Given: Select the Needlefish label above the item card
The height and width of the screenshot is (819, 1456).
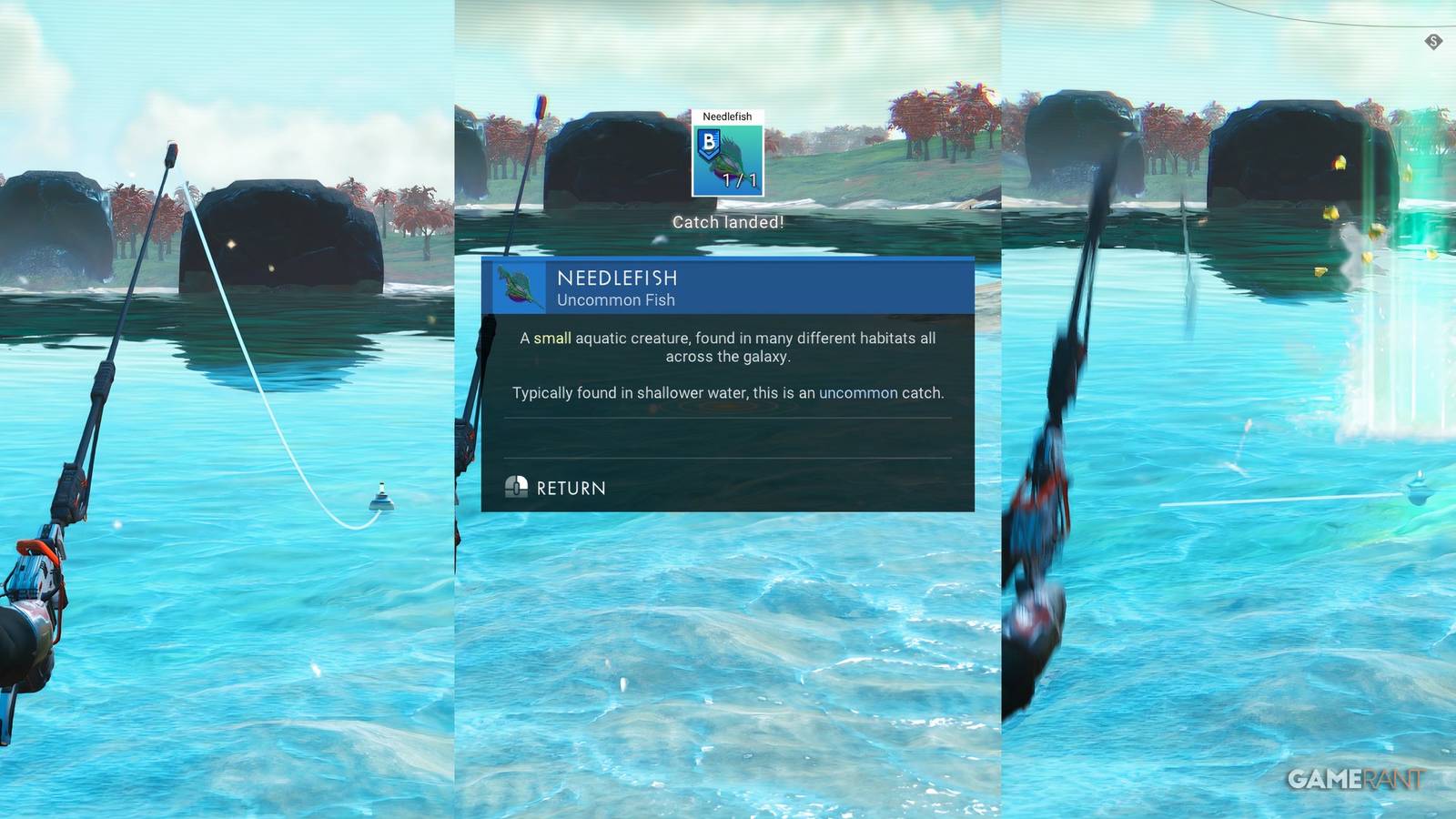Looking at the screenshot, I should [729, 116].
